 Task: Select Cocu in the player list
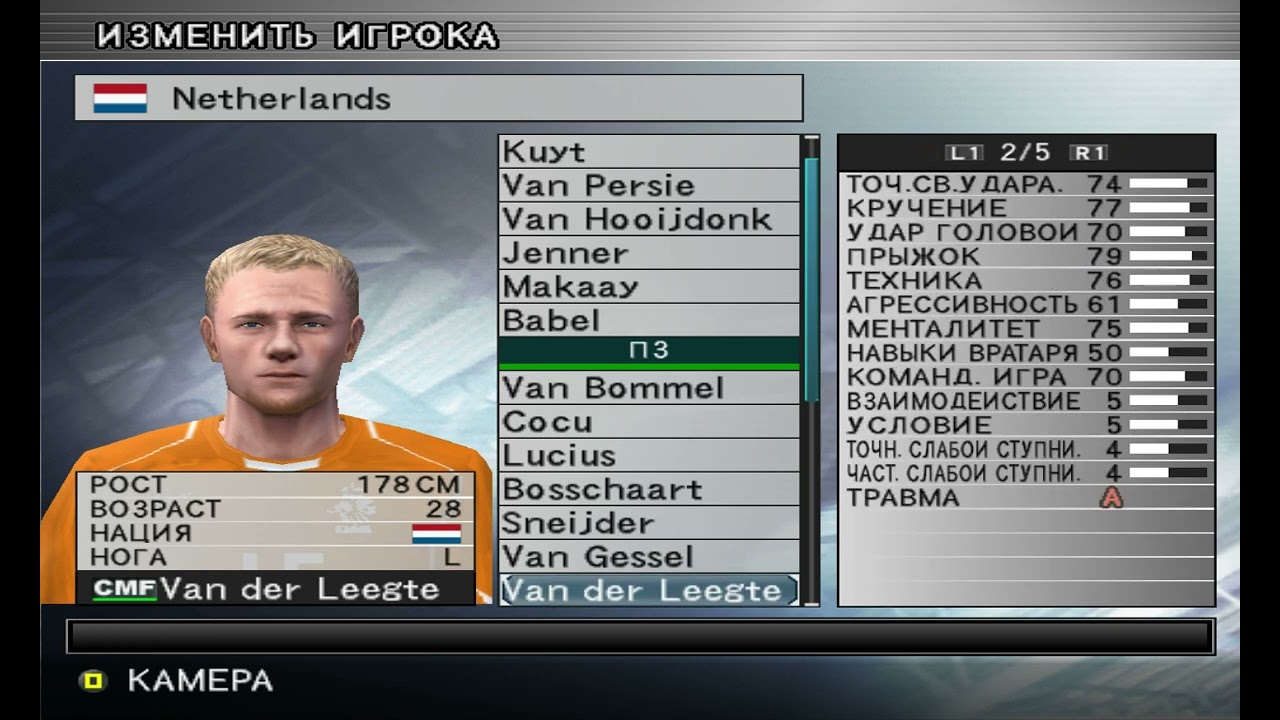pos(648,422)
